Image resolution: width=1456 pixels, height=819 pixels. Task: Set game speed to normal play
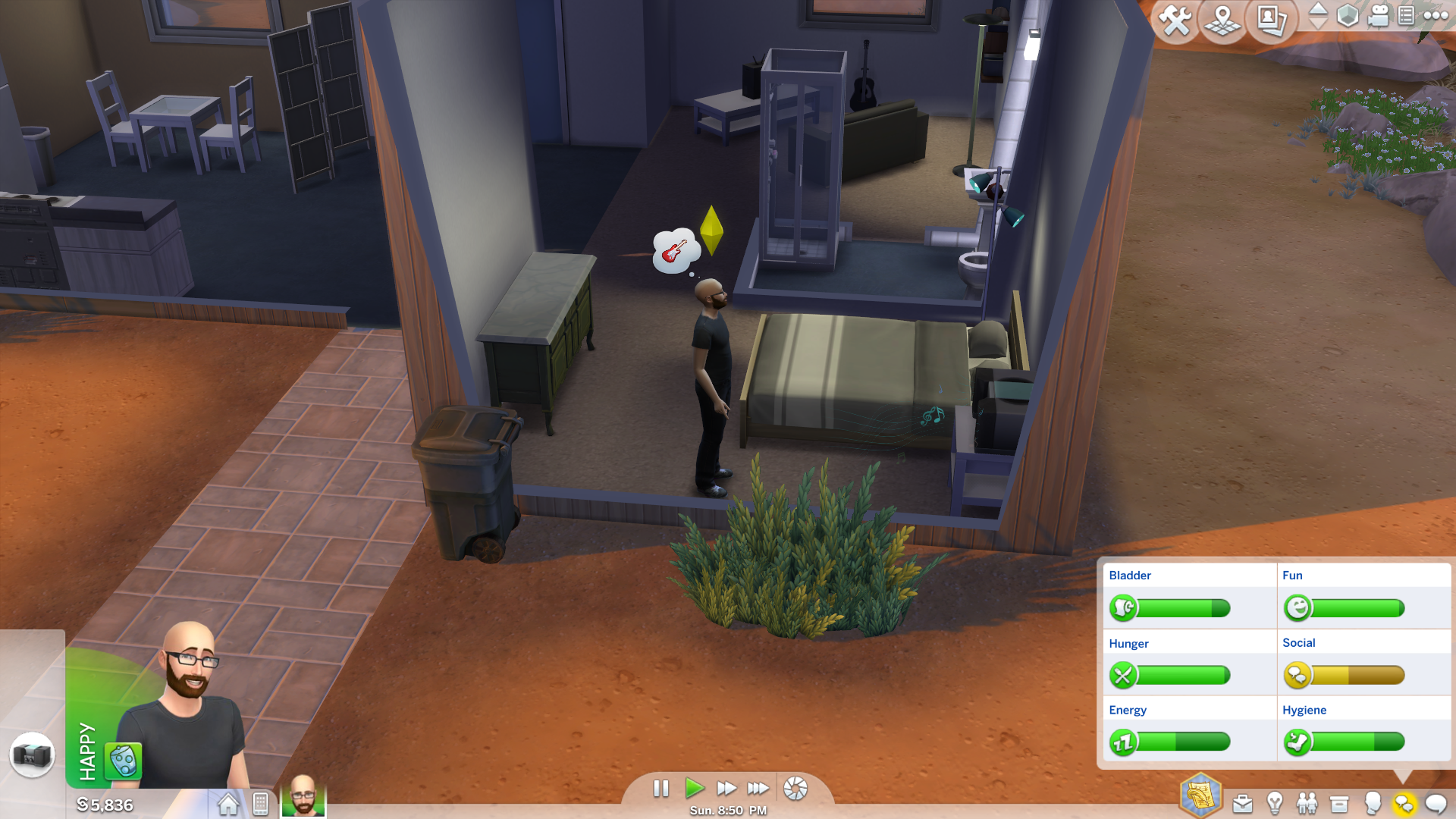pyautogui.click(x=694, y=789)
